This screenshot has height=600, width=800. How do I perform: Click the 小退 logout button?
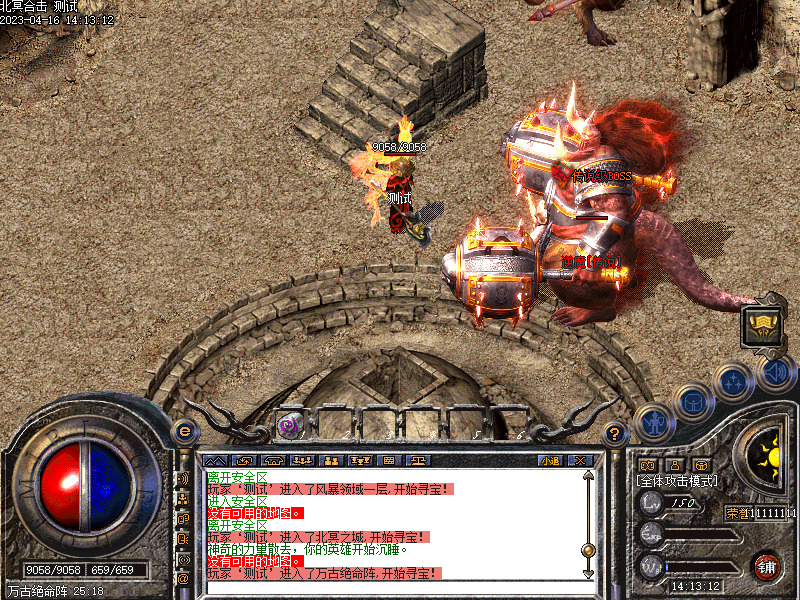(x=550, y=461)
